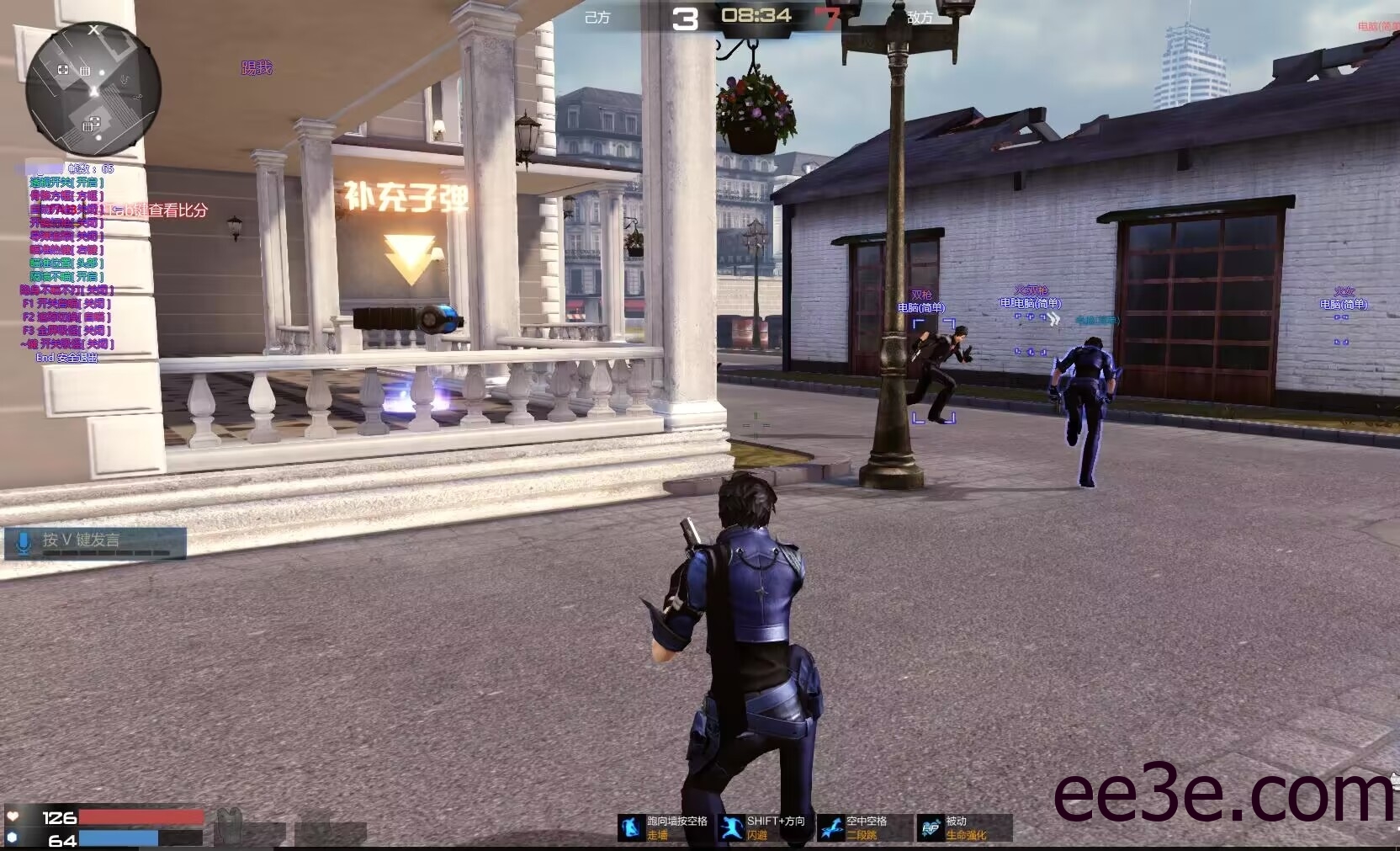Viewport: 1400px width, 851px height.
Task: Activate the dodge (闪避) skill icon
Action: (x=730, y=827)
